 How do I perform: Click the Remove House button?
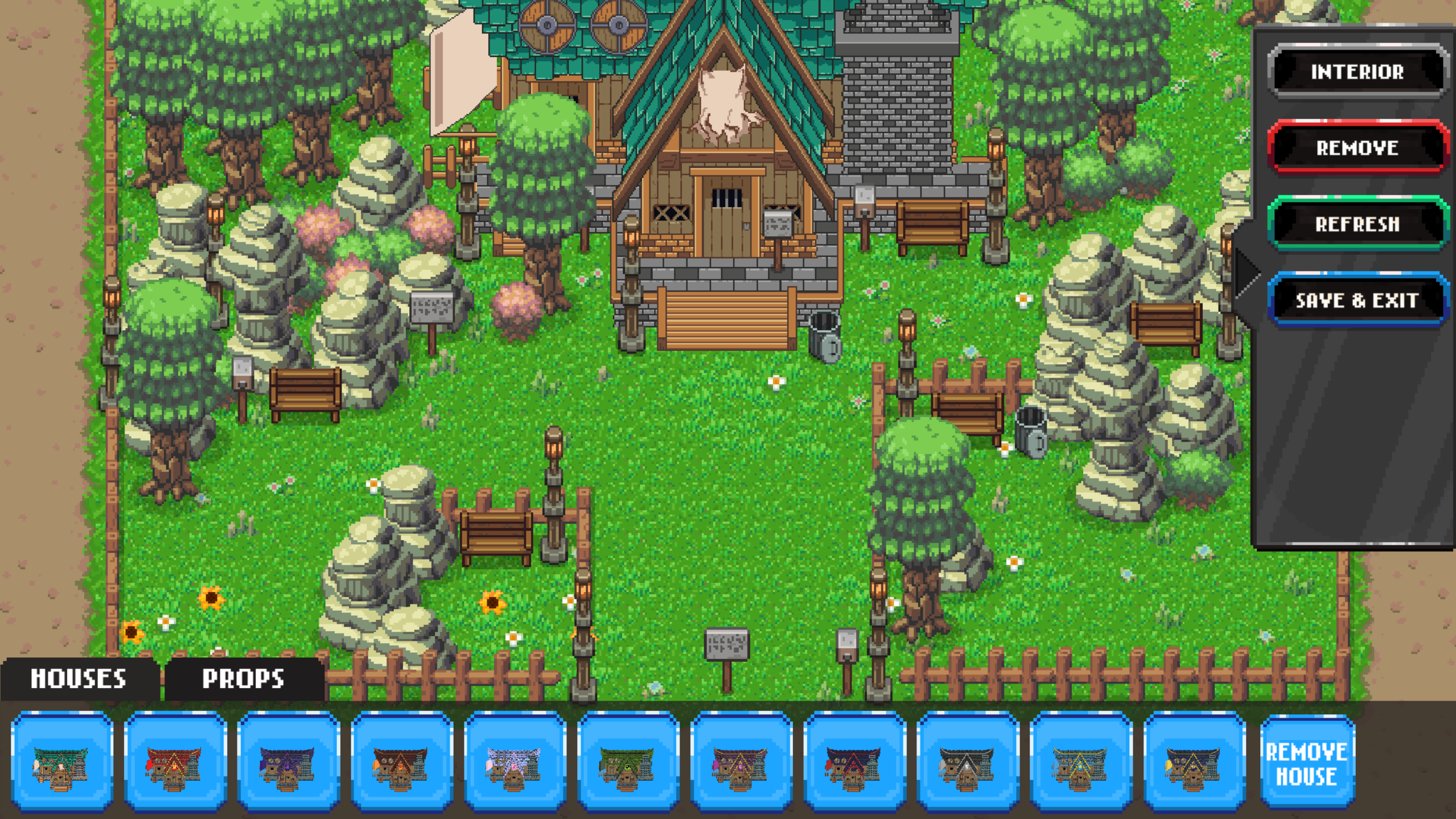click(x=1307, y=763)
